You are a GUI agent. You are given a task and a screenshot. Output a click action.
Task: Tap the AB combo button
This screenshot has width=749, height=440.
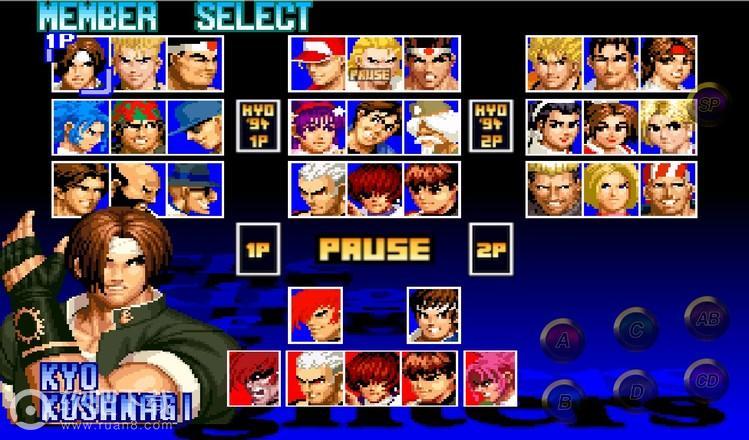click(706, 319)
